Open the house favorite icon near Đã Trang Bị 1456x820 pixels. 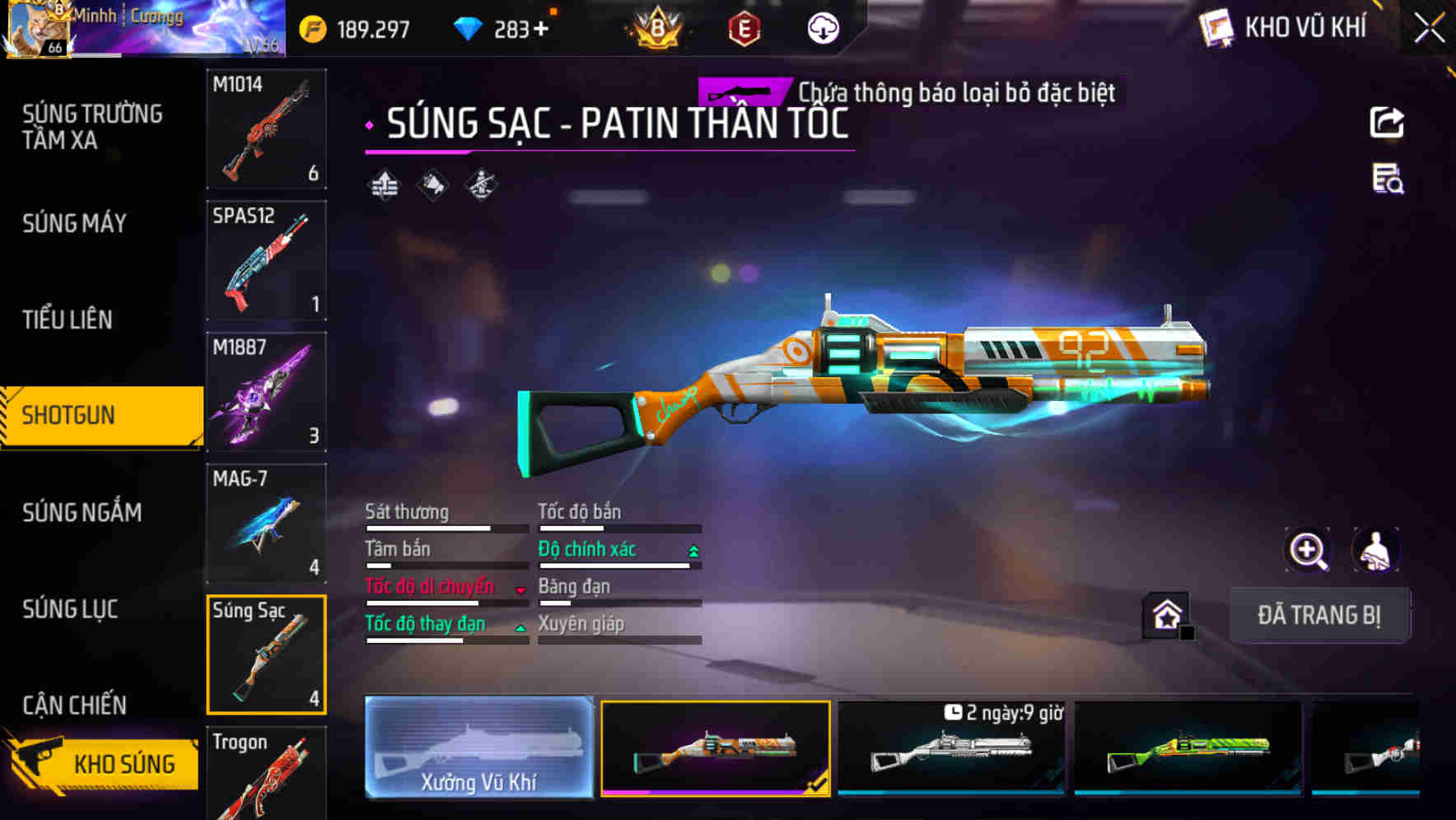pos(1164,614)
